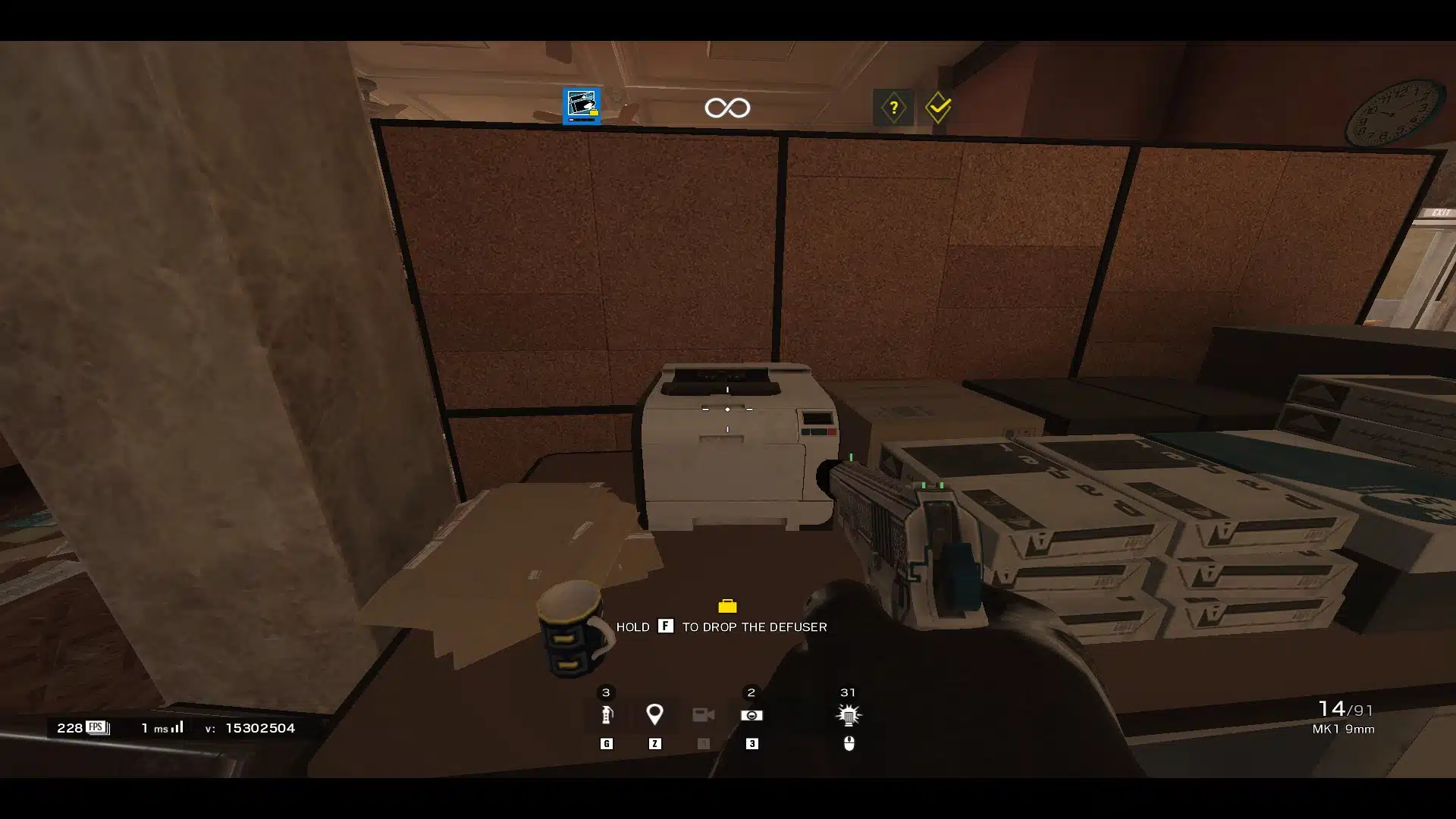Screen dimensions: 1456x819
Task: Select the eye gadget icon above key 3
Action: (752, 714)
